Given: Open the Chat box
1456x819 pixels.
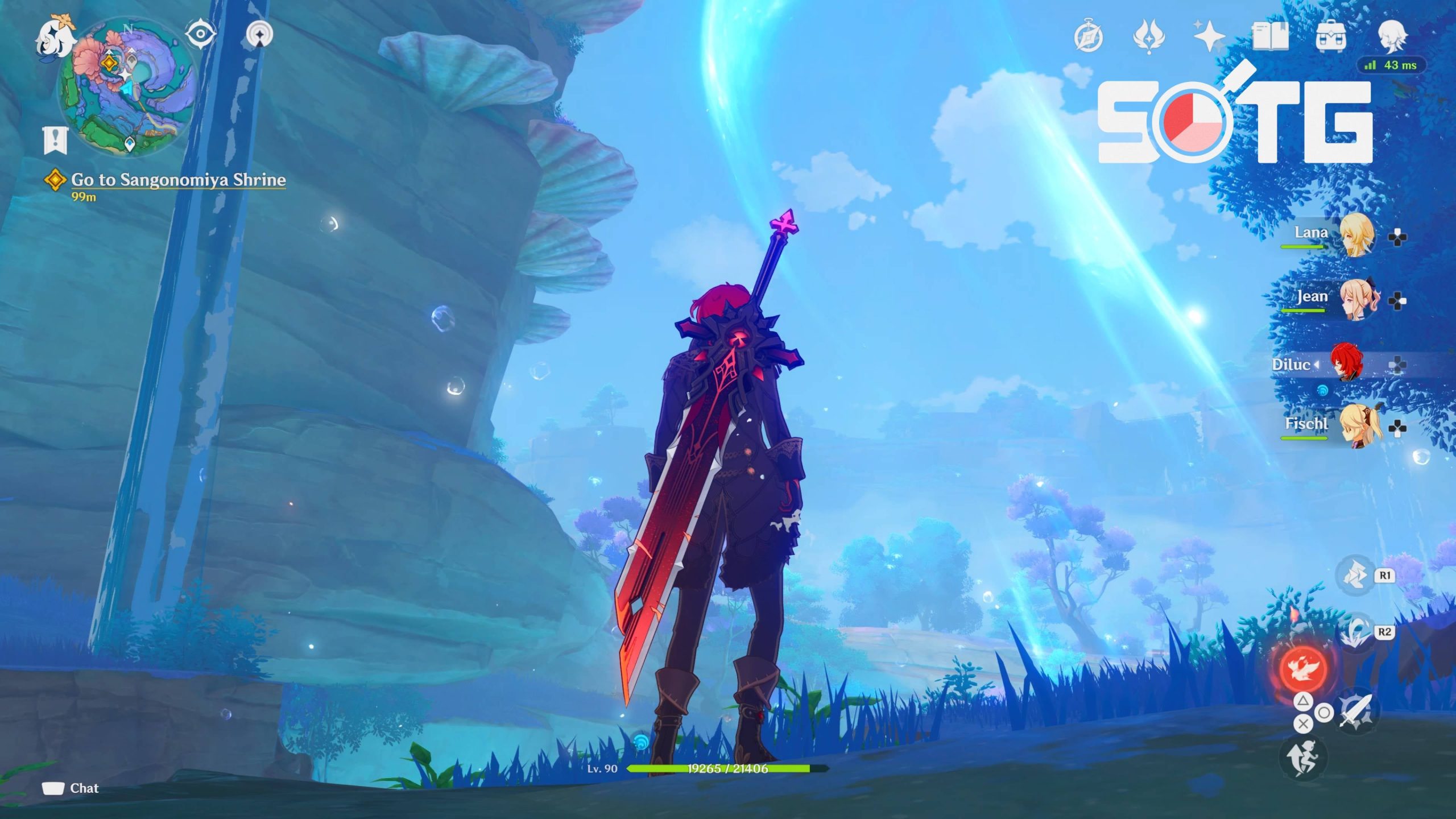Looking at the screenshot, I should pos(71,788).
